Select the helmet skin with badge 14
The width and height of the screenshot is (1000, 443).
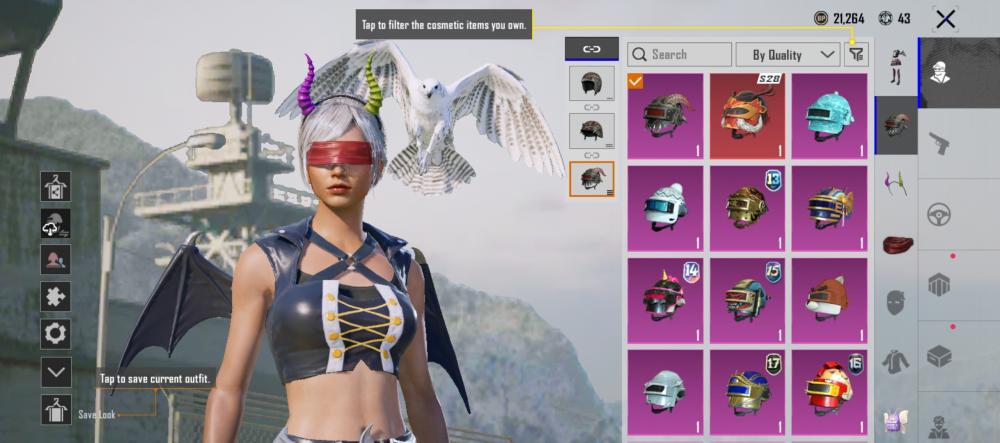pyautogui.click(x=667, y=298)
